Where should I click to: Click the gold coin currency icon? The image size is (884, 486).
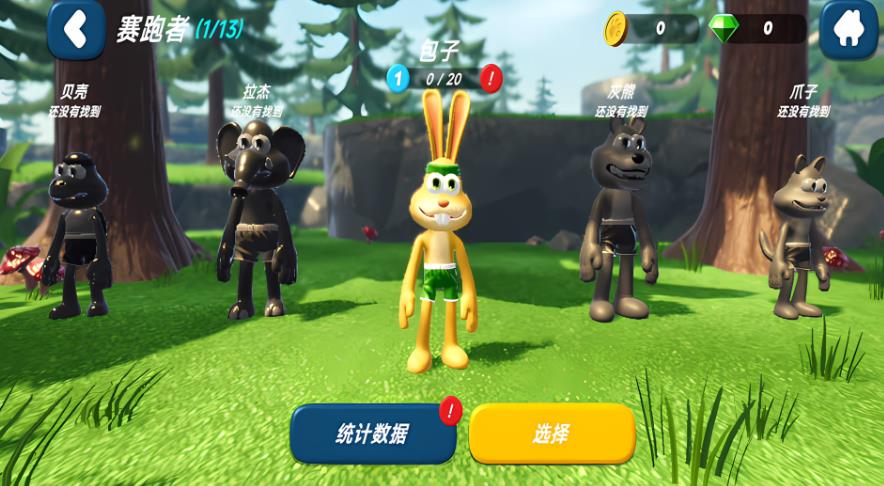(x=615, y=29)
